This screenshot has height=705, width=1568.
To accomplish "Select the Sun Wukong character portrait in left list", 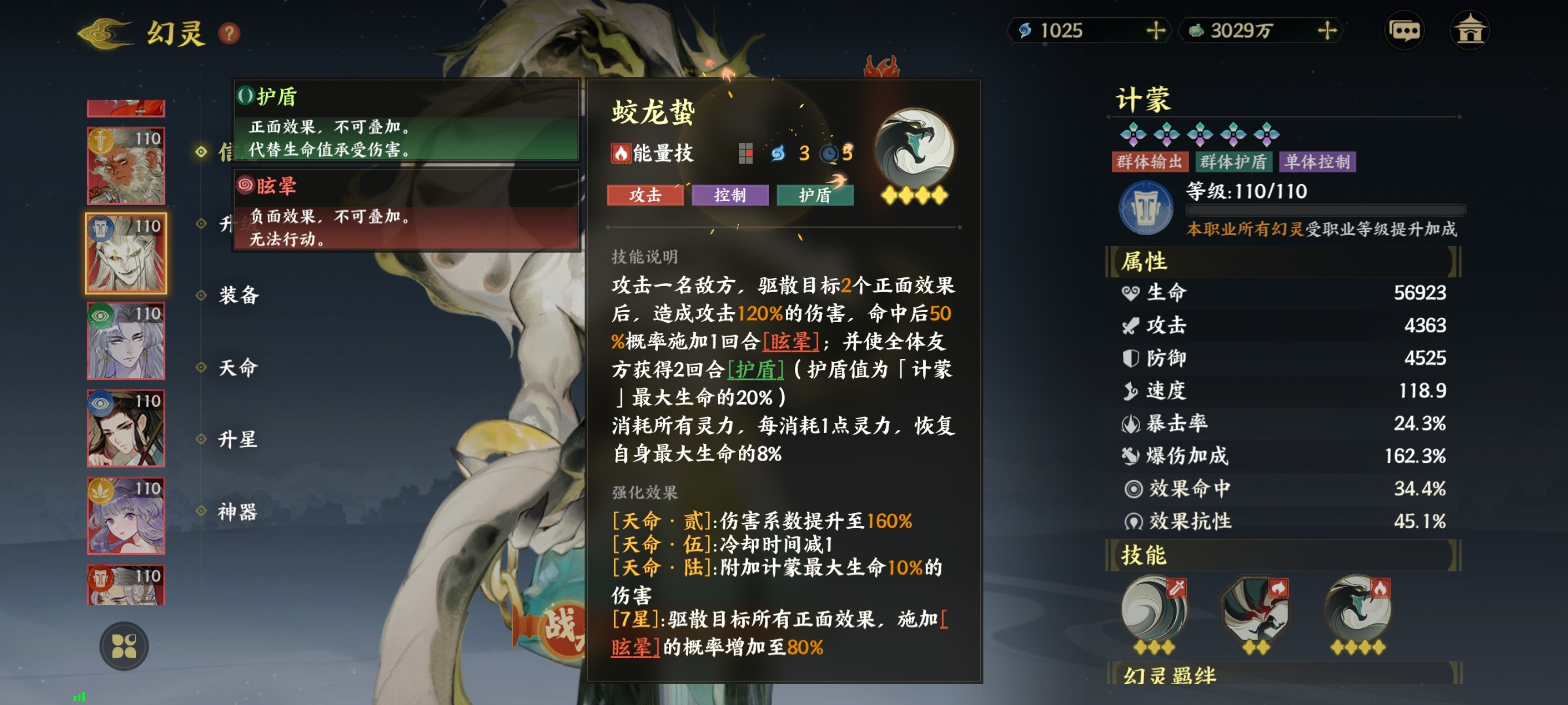I will point(126,164).
